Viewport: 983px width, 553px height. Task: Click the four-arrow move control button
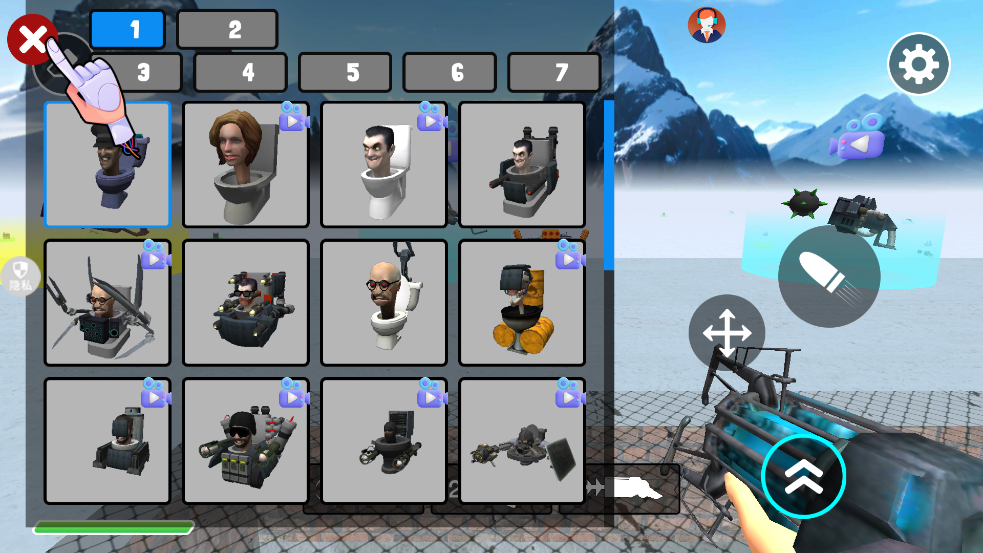pyautogui.click(x=726, y=333)
